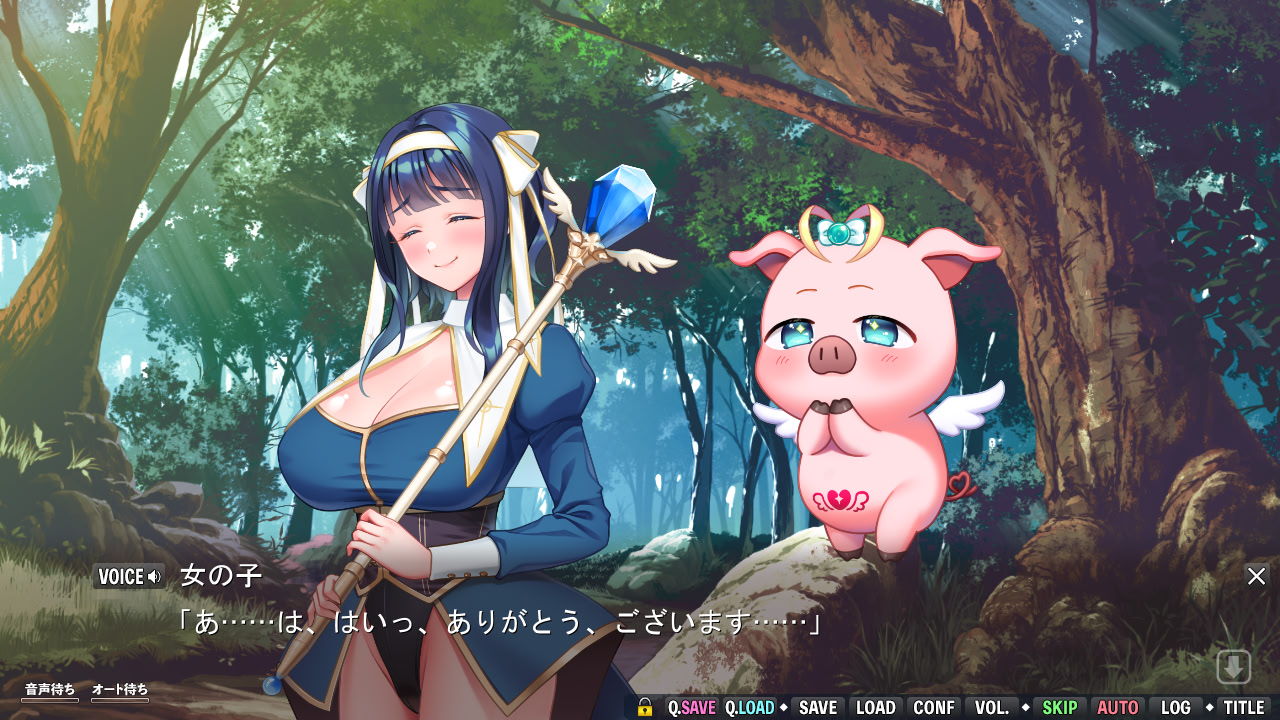Click the VOICE speaker icon to replay audio
Screen dimensions: 1280x720
[x=154, y=576]
